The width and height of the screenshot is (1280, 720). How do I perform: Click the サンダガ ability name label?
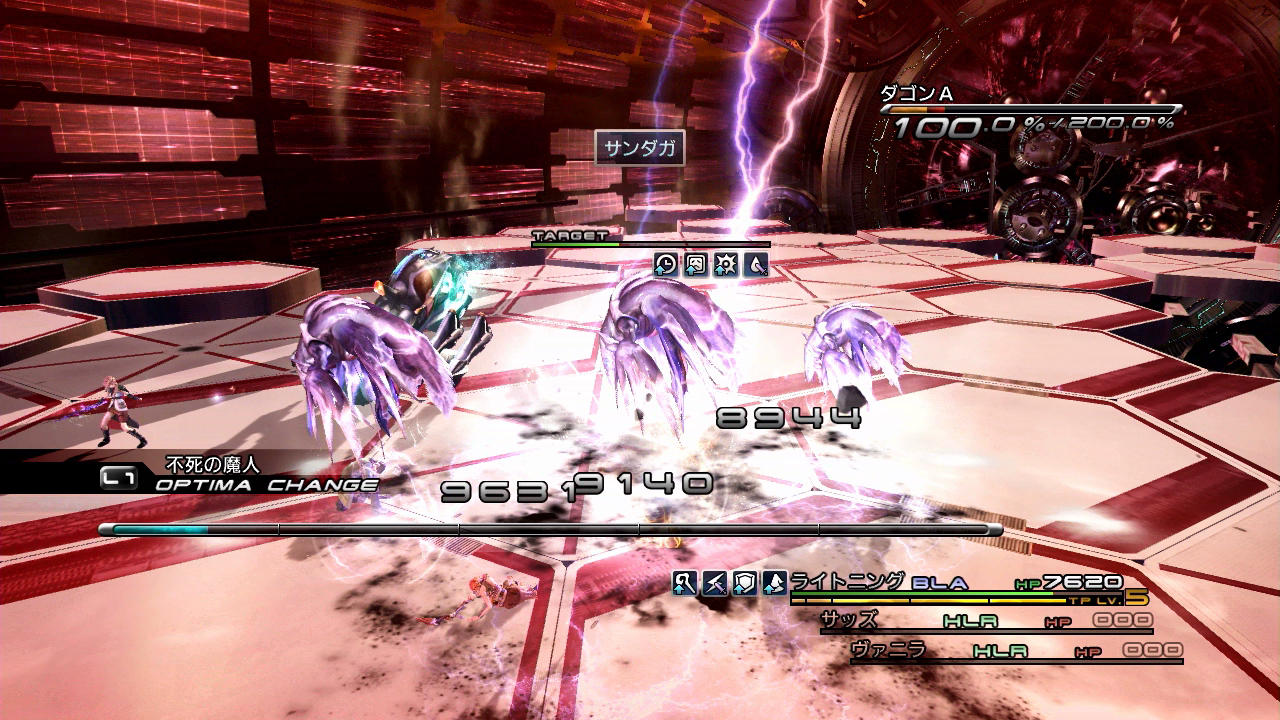point(641,150)
